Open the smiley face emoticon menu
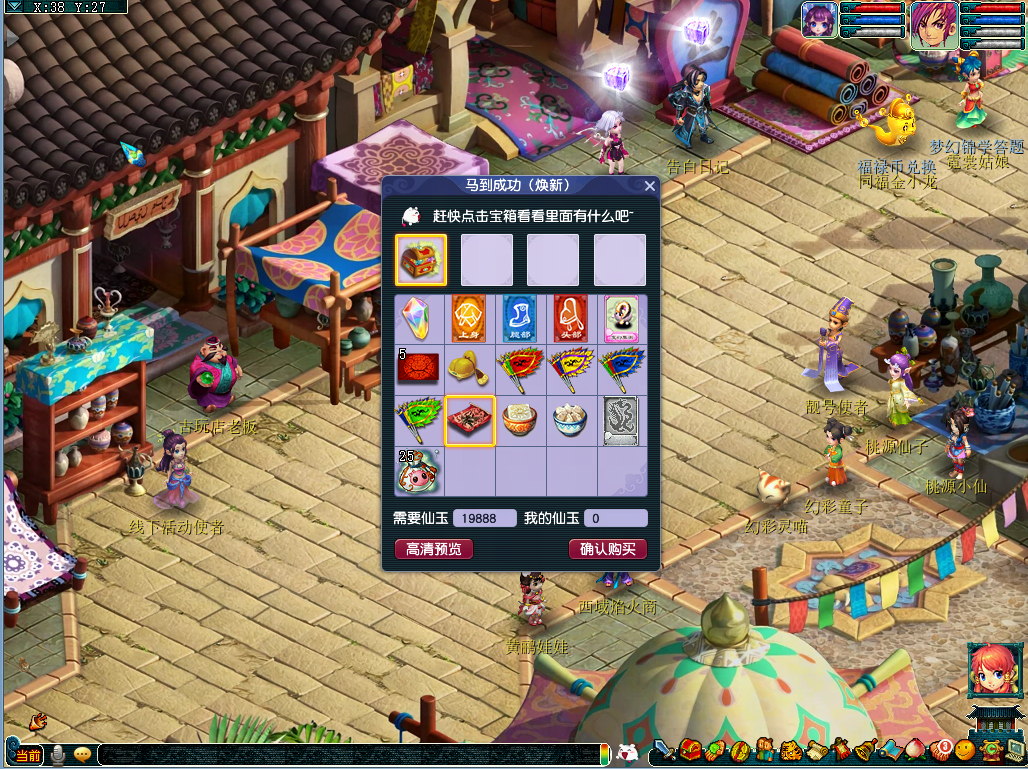The height and width of the screenshot is (769, 1028). coord(964,750)
